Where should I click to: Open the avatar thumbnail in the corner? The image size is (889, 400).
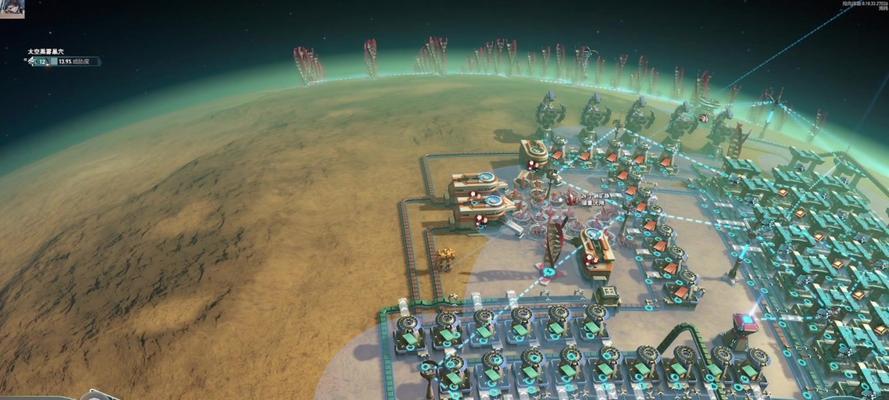click(11, 8)
